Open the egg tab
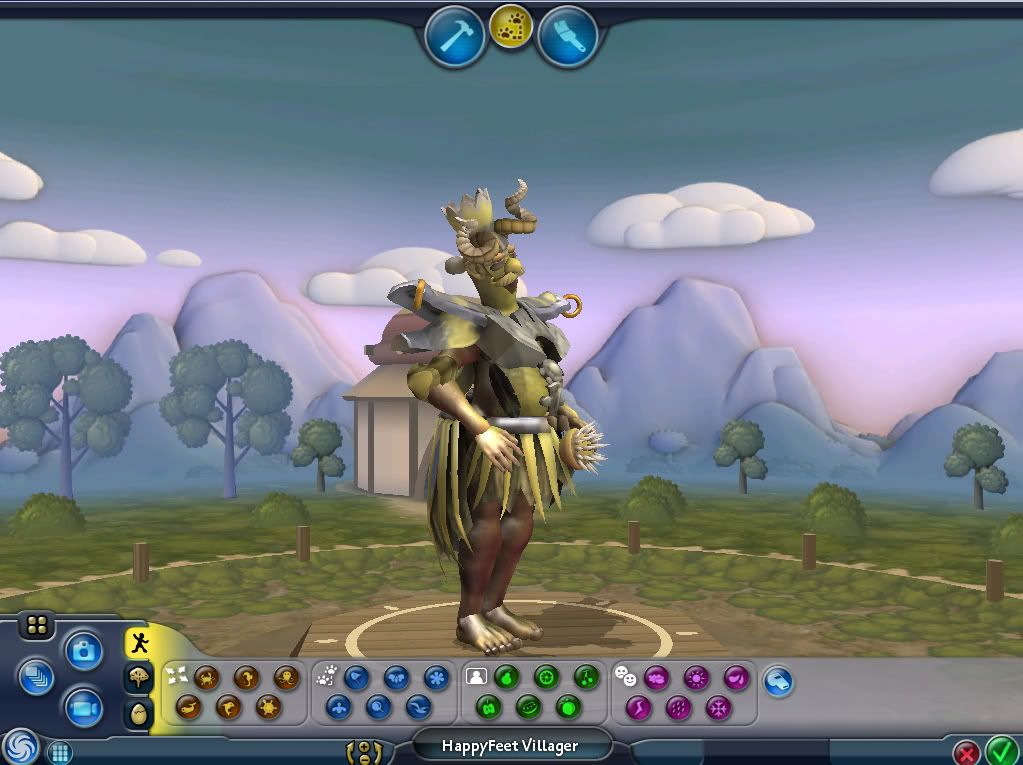 click(x=139, y=713)
